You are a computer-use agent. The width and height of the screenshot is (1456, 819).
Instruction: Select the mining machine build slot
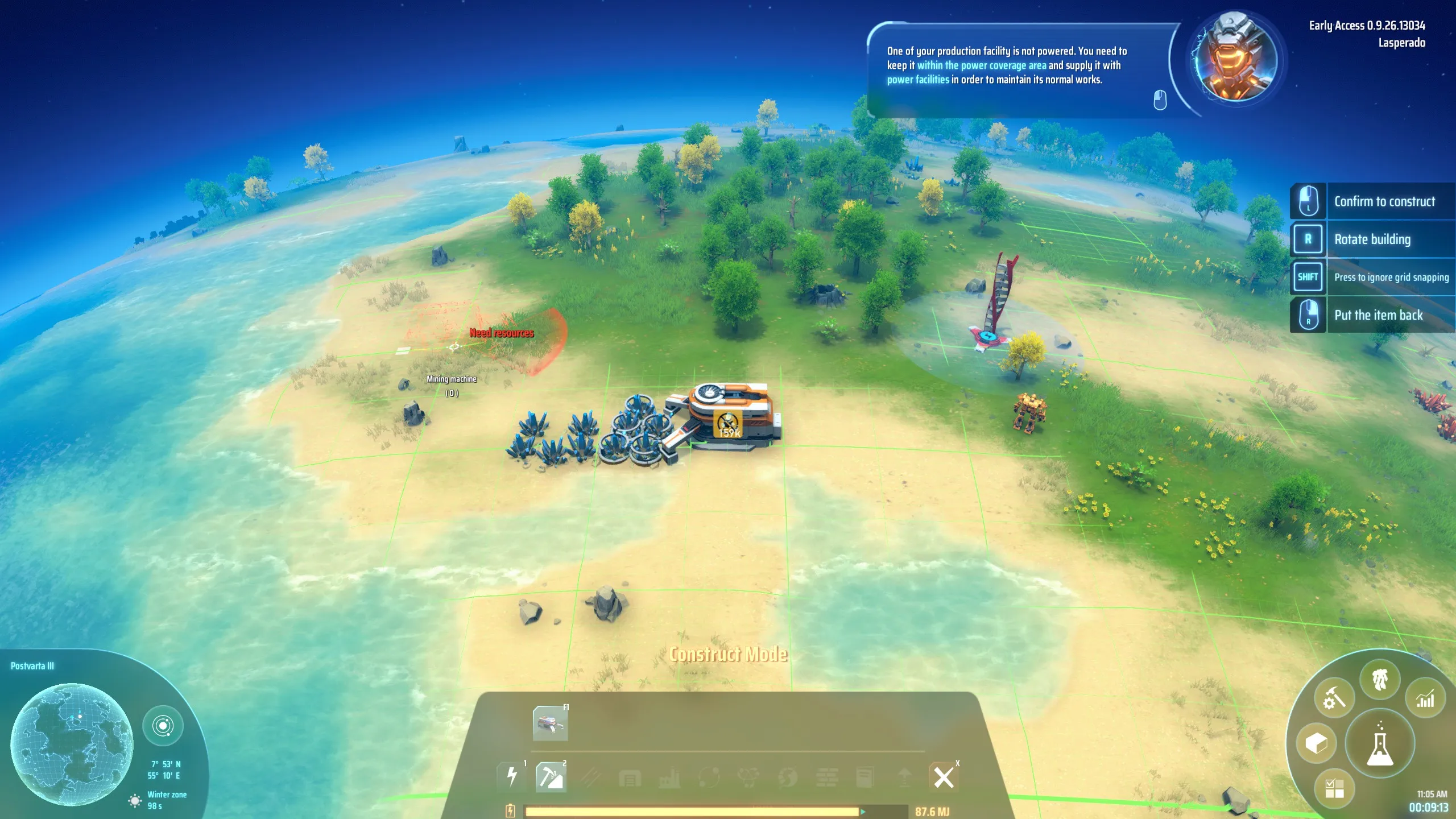[x=550, y=723]
